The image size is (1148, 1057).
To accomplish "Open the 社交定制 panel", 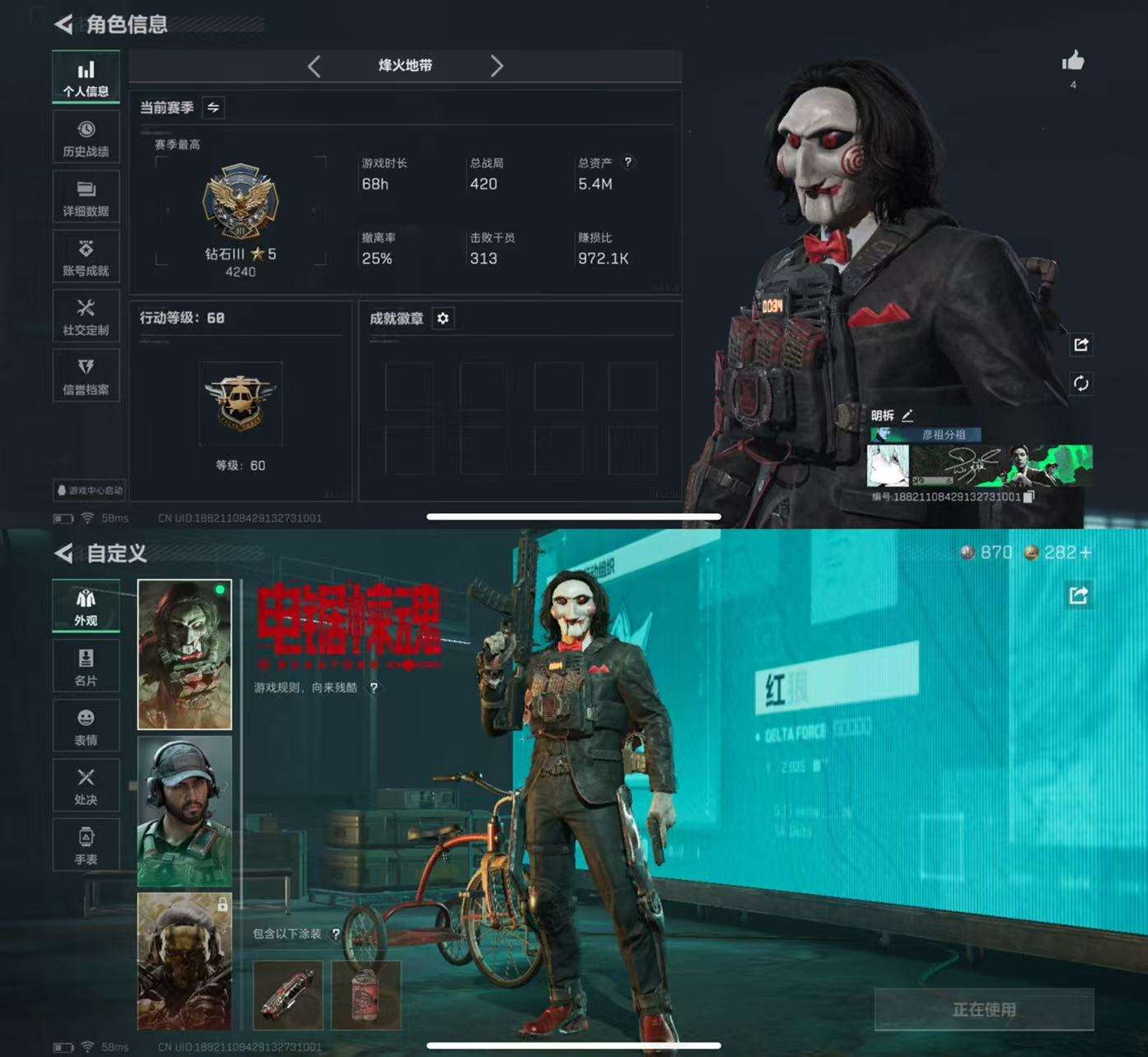I will click(x=86, y=316).
